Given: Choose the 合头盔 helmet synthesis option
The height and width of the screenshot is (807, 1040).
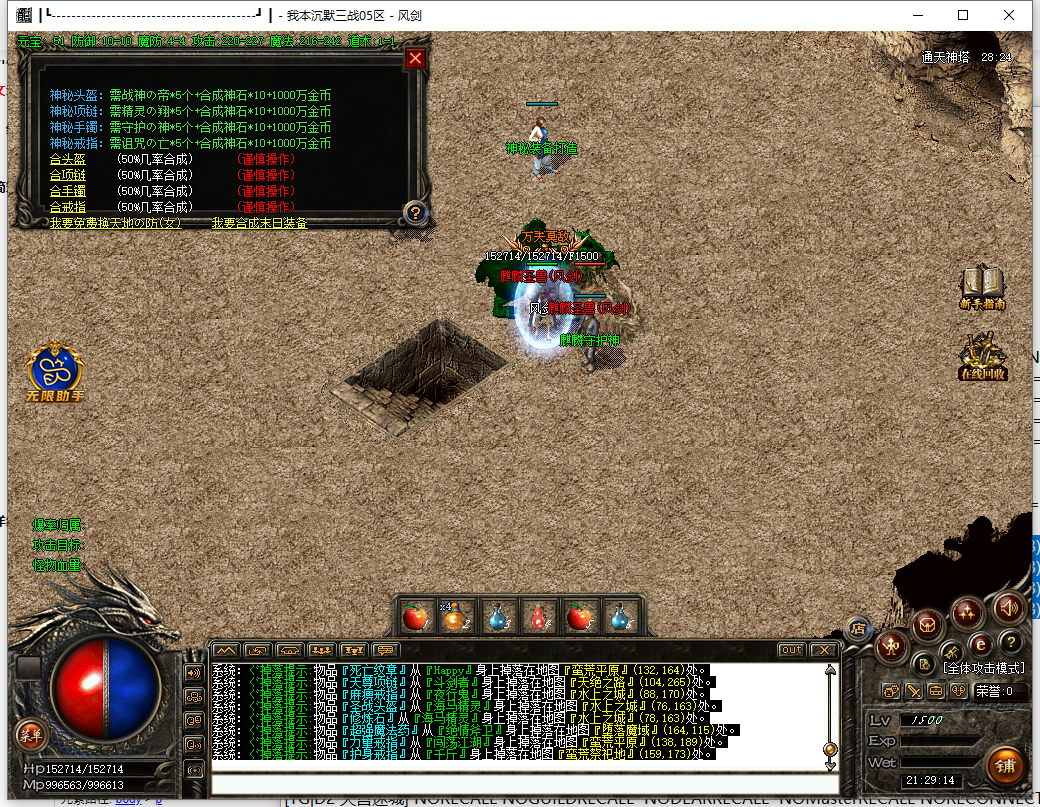Looking at the screenshot, I should tap(68, 159).
